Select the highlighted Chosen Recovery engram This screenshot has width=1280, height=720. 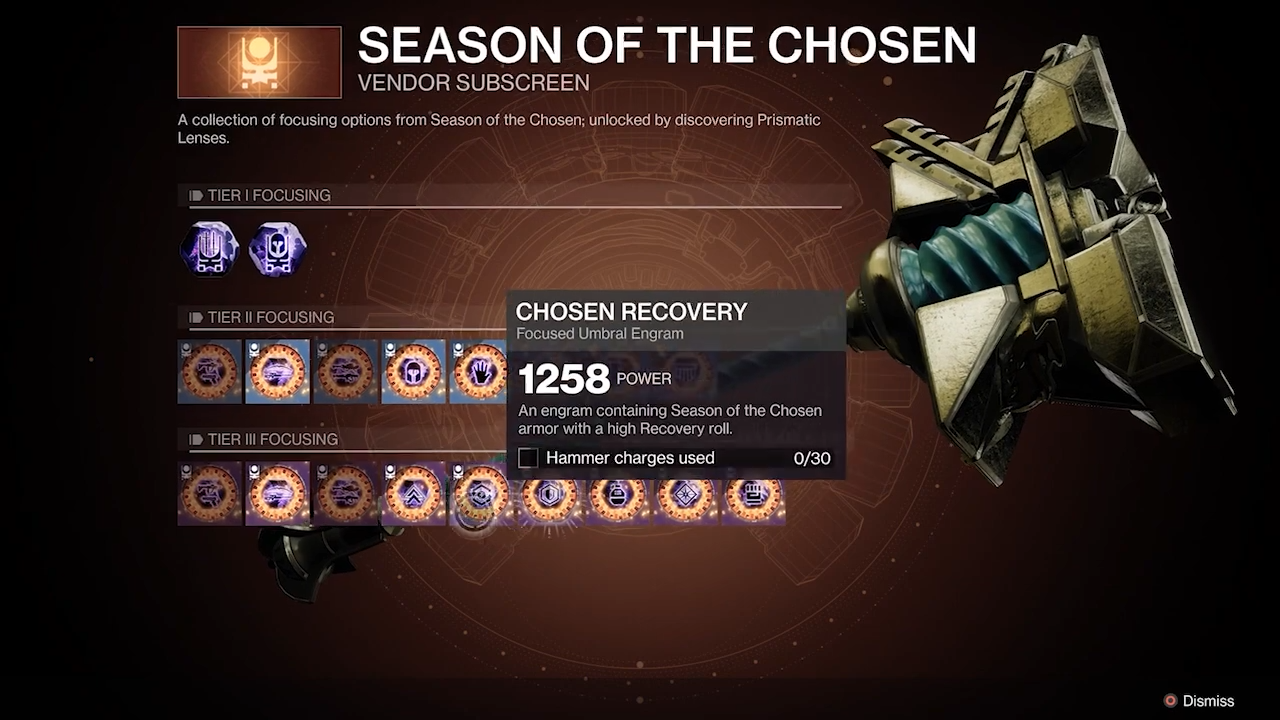click(481, 494)
